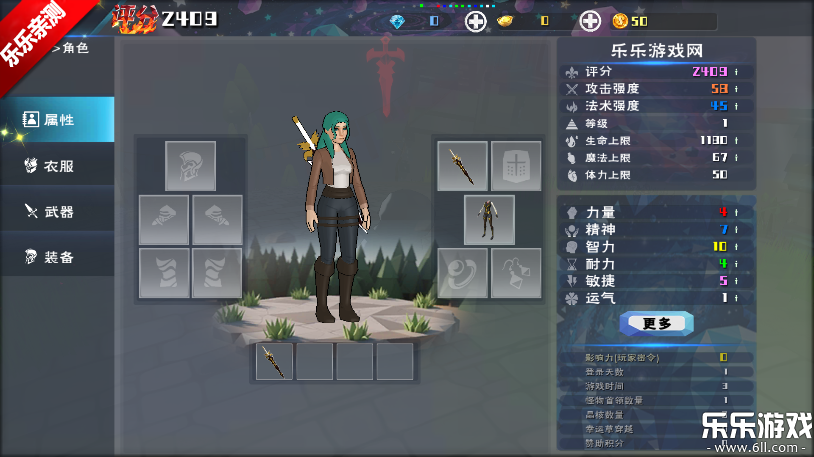The image size is (814, 457).
Task: Select the sword in the bottom quick bar
Action: [274, 361]
